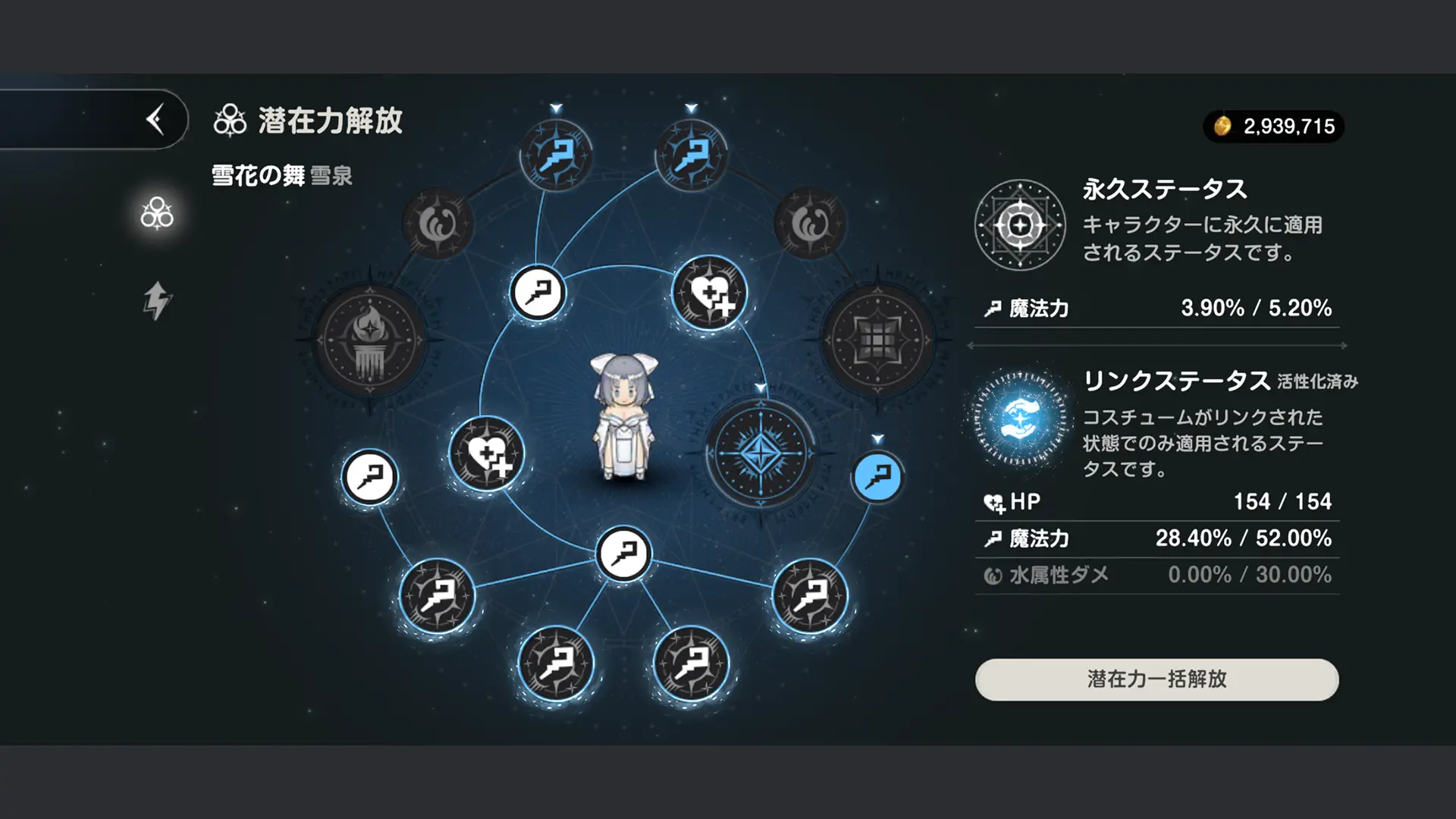Click the 魔法力 3.90% progress stat row
Image resolution: width=1456 pixels, height=819 pixels.
pyautogui.click(x=1153, y=308)
